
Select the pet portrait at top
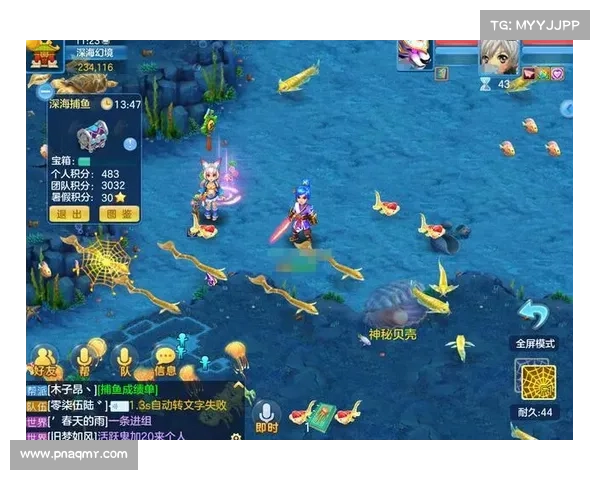(414, 53)
